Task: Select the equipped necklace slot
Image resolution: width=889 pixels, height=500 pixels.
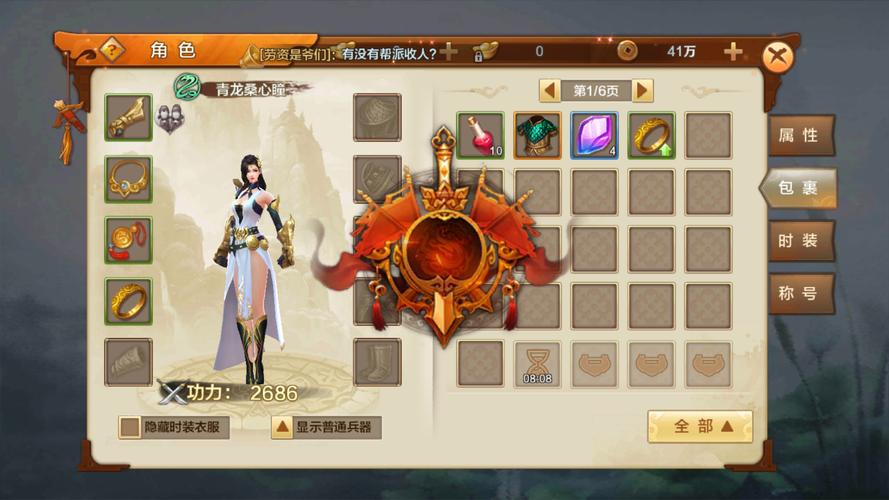Action: pos(129,179)
